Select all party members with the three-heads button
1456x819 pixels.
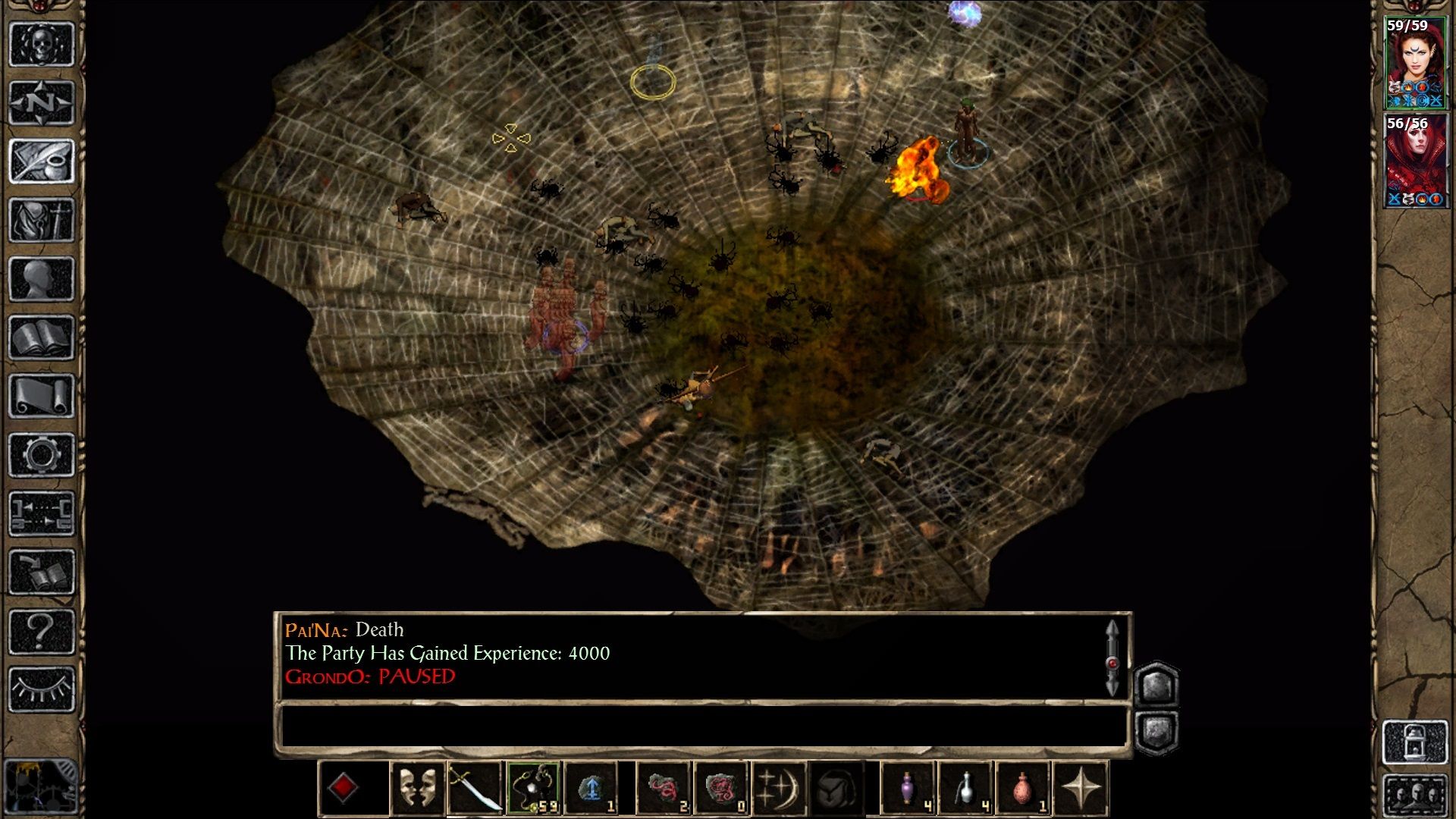click(x=1415, y=795)
